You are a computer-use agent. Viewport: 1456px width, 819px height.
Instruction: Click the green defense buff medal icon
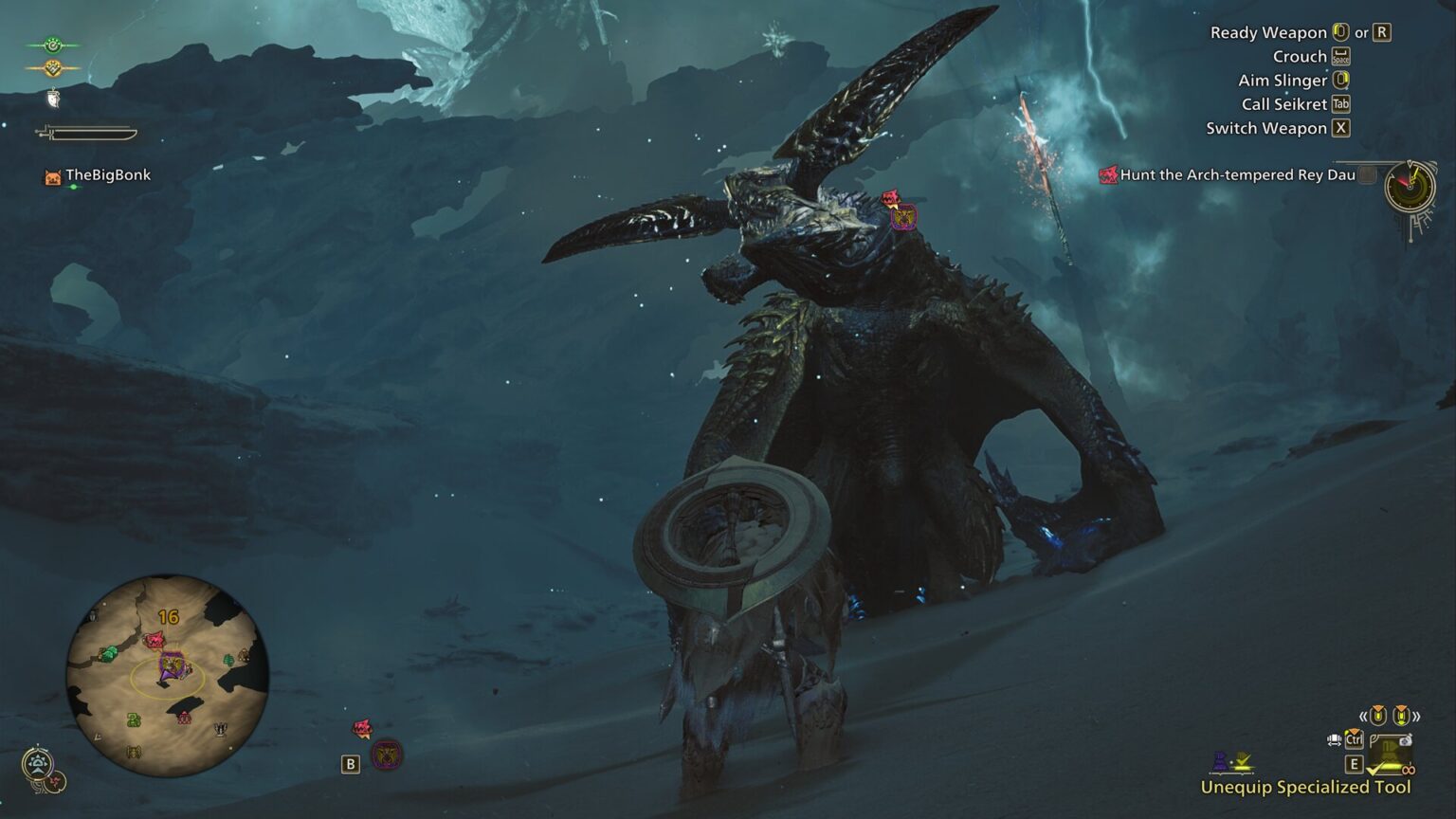(52, 45)
